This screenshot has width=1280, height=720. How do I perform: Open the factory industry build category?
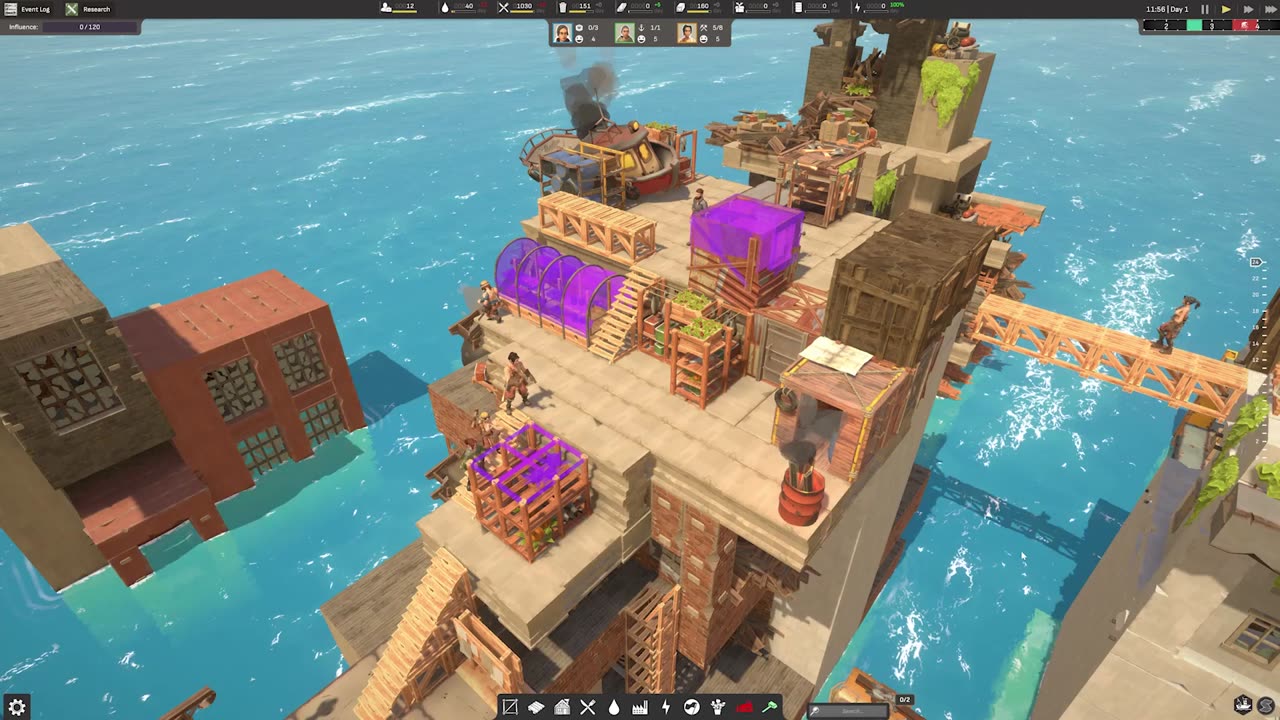[x=640, y=707]
